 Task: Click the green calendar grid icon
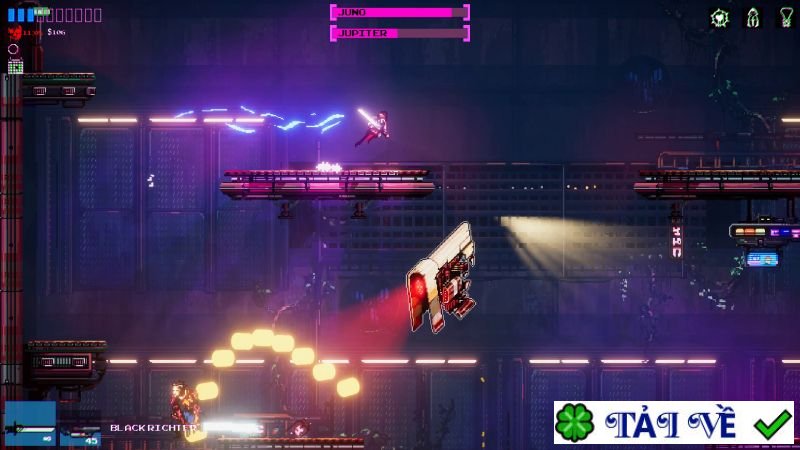coord(15,66)
